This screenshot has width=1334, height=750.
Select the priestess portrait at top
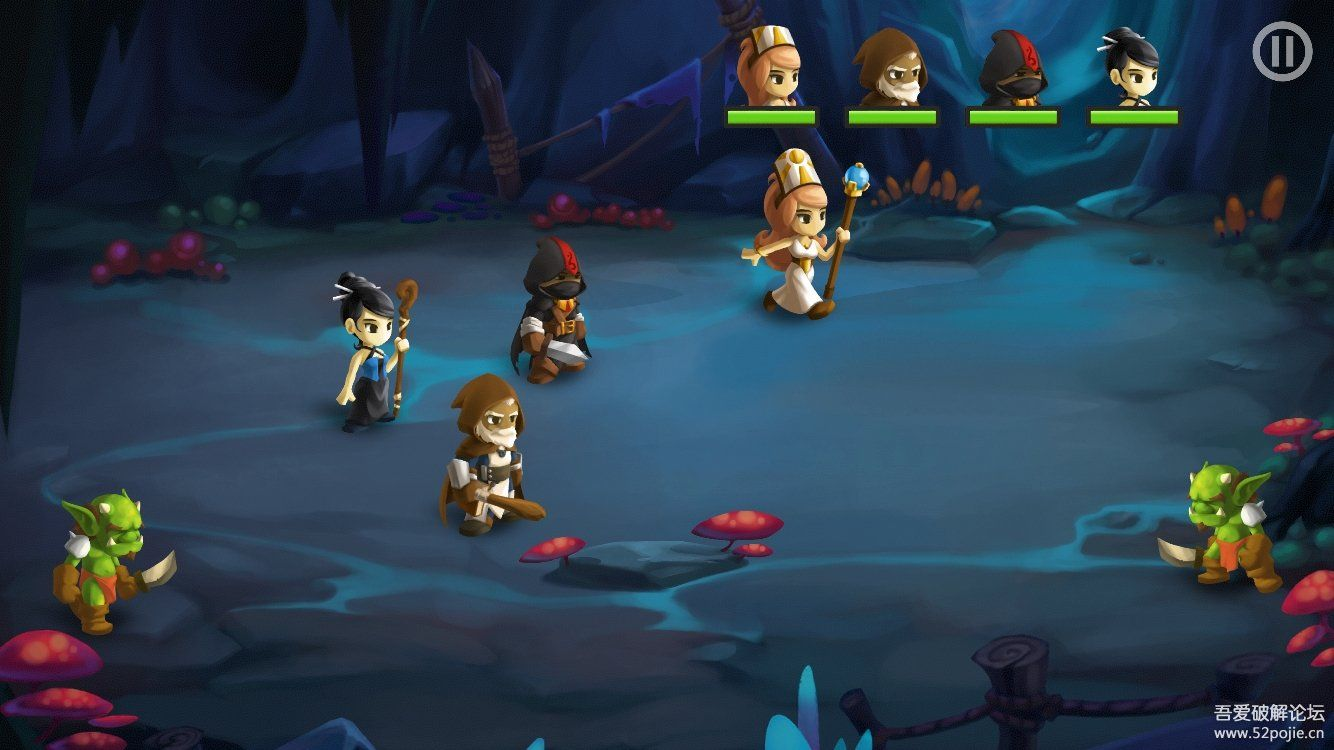(768, 65)
